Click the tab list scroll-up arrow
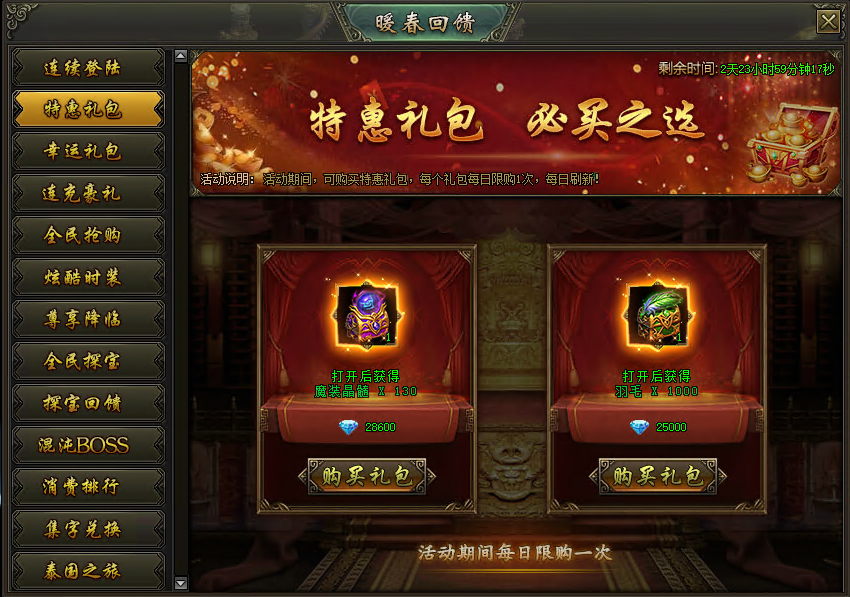The image size is (850, 597). point(180,56)
